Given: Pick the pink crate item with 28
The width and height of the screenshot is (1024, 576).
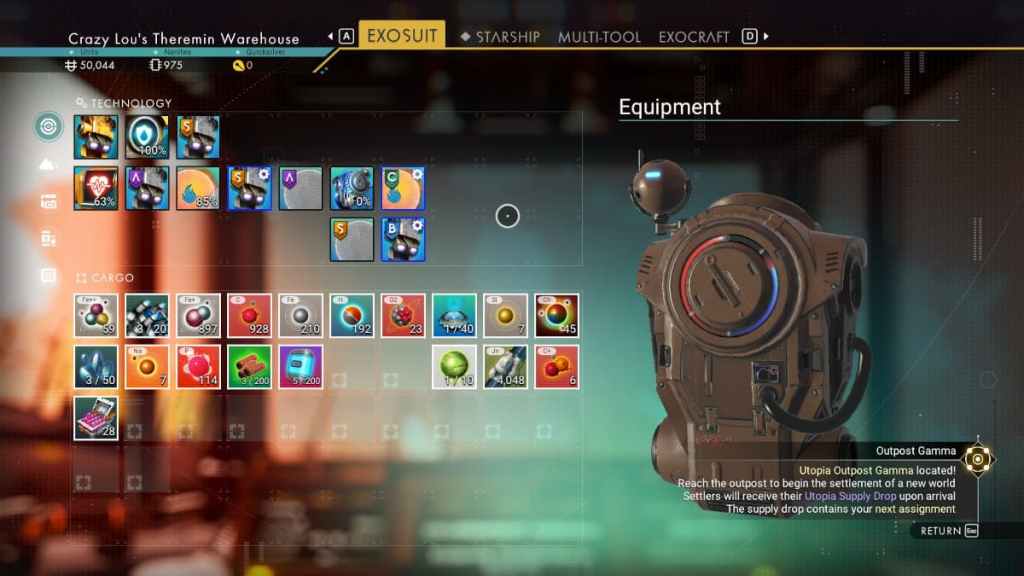Looking at the screenshot, I should click(x=96, y=417).
